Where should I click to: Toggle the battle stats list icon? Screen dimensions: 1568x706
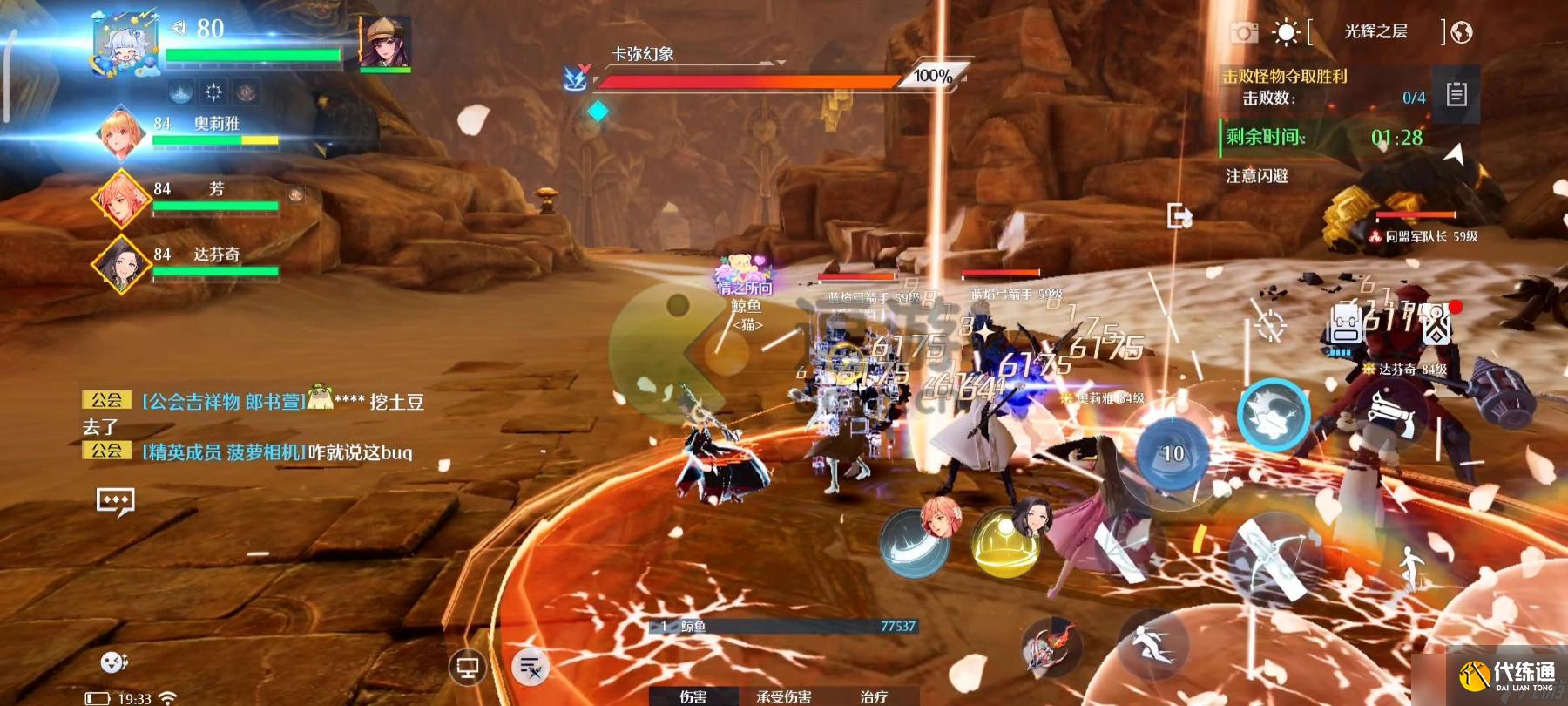coord(531,669)
